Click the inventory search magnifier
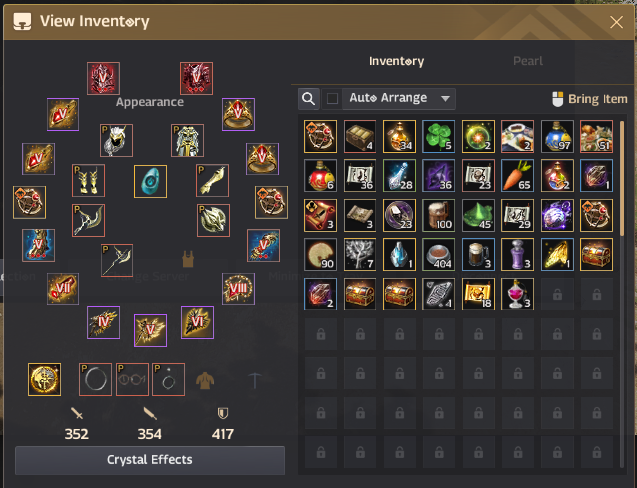The width and height of the screenshot is (637, 488). [x=309, y=99]
